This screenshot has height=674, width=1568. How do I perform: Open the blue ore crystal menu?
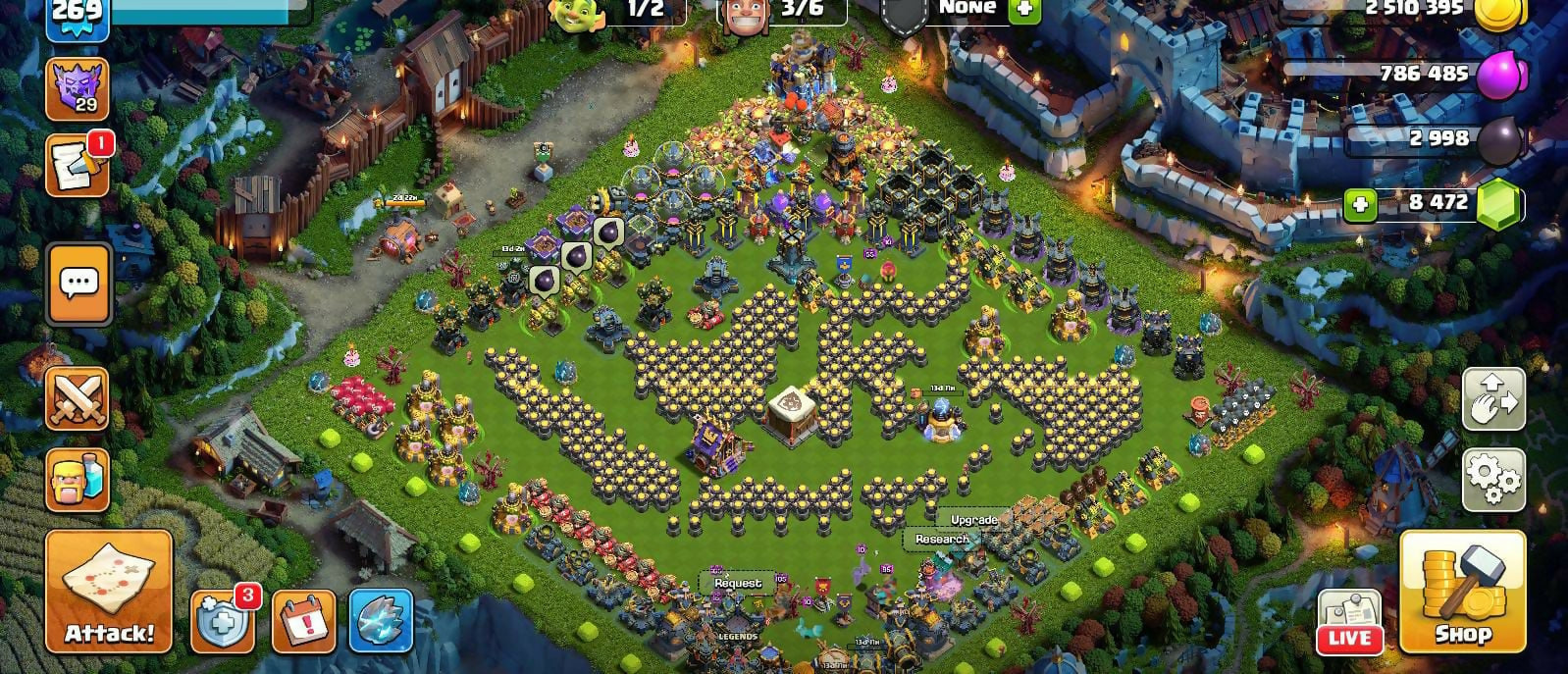(x=381, y=621)
